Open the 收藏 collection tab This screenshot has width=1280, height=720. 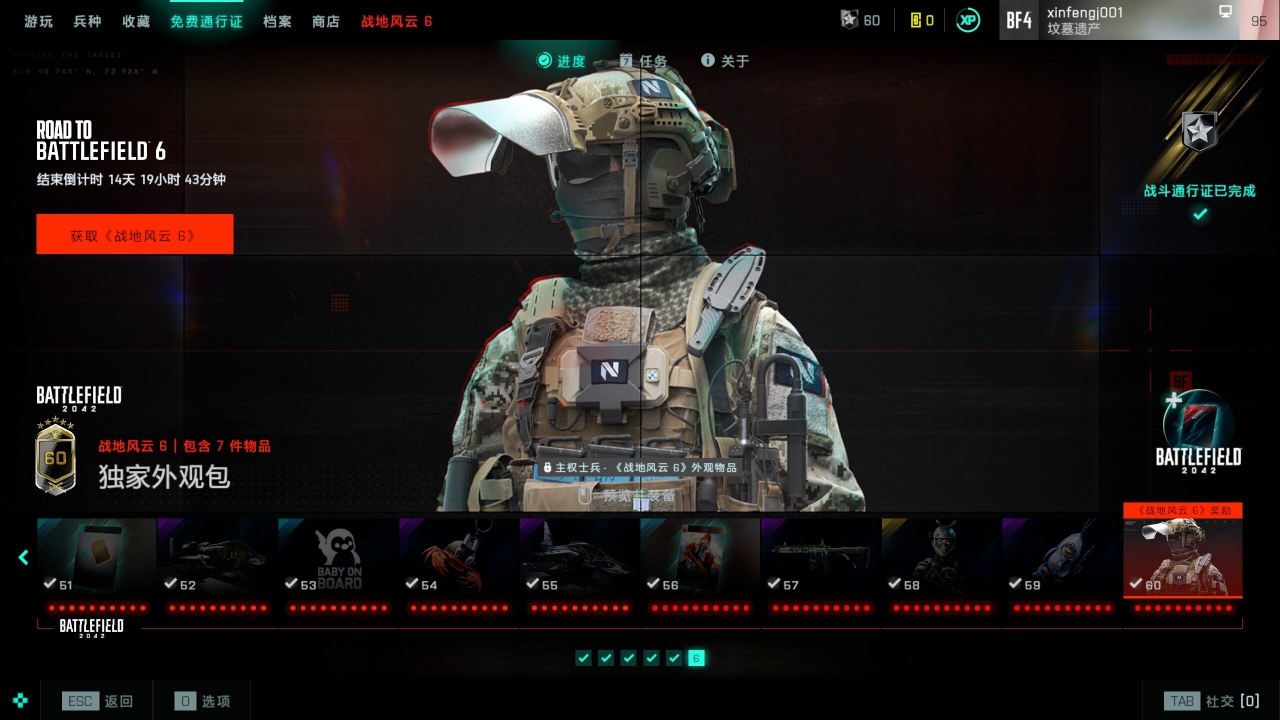(136, 21)
